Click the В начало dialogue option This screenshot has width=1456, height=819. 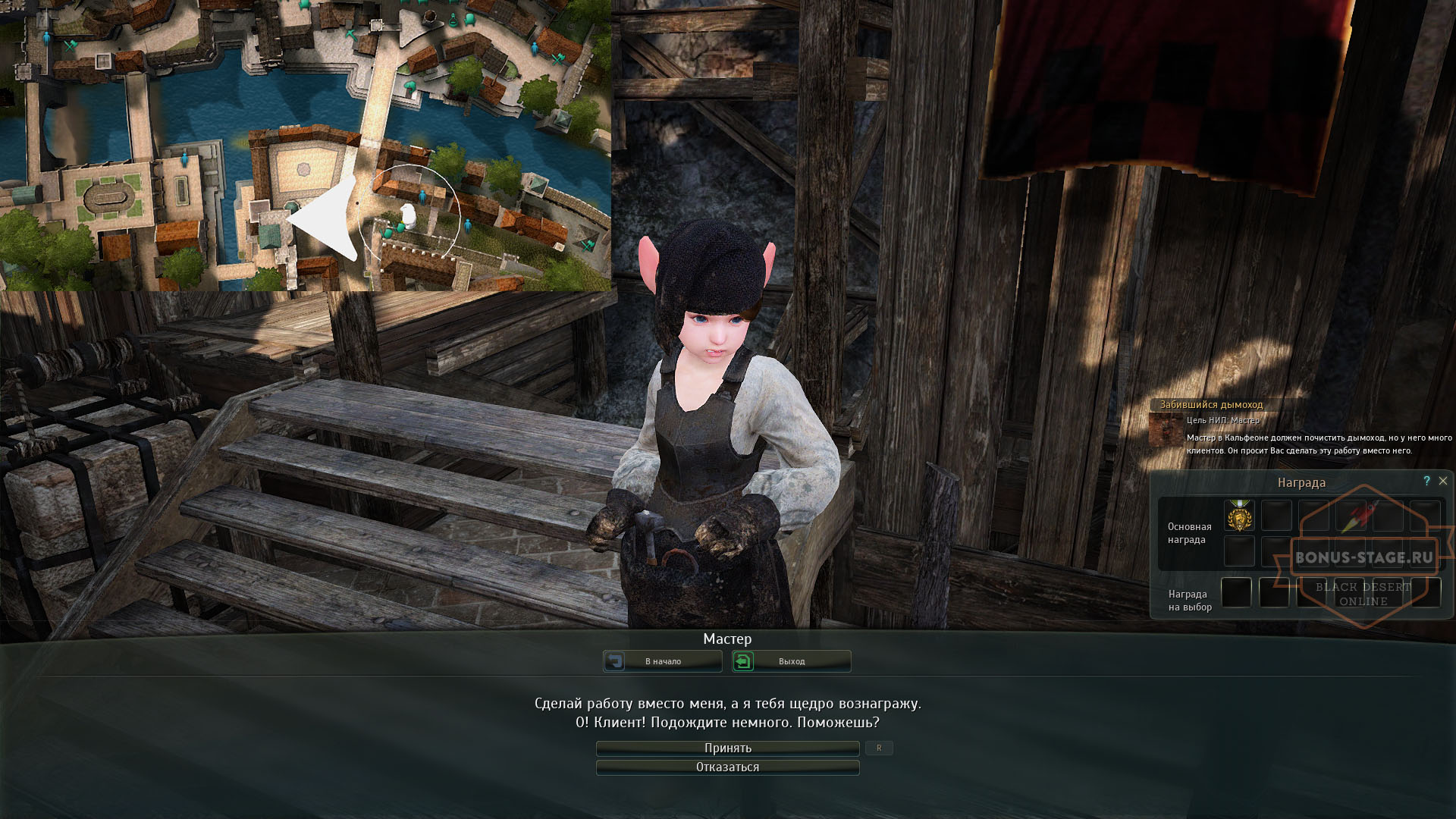[x=664, y=661]
